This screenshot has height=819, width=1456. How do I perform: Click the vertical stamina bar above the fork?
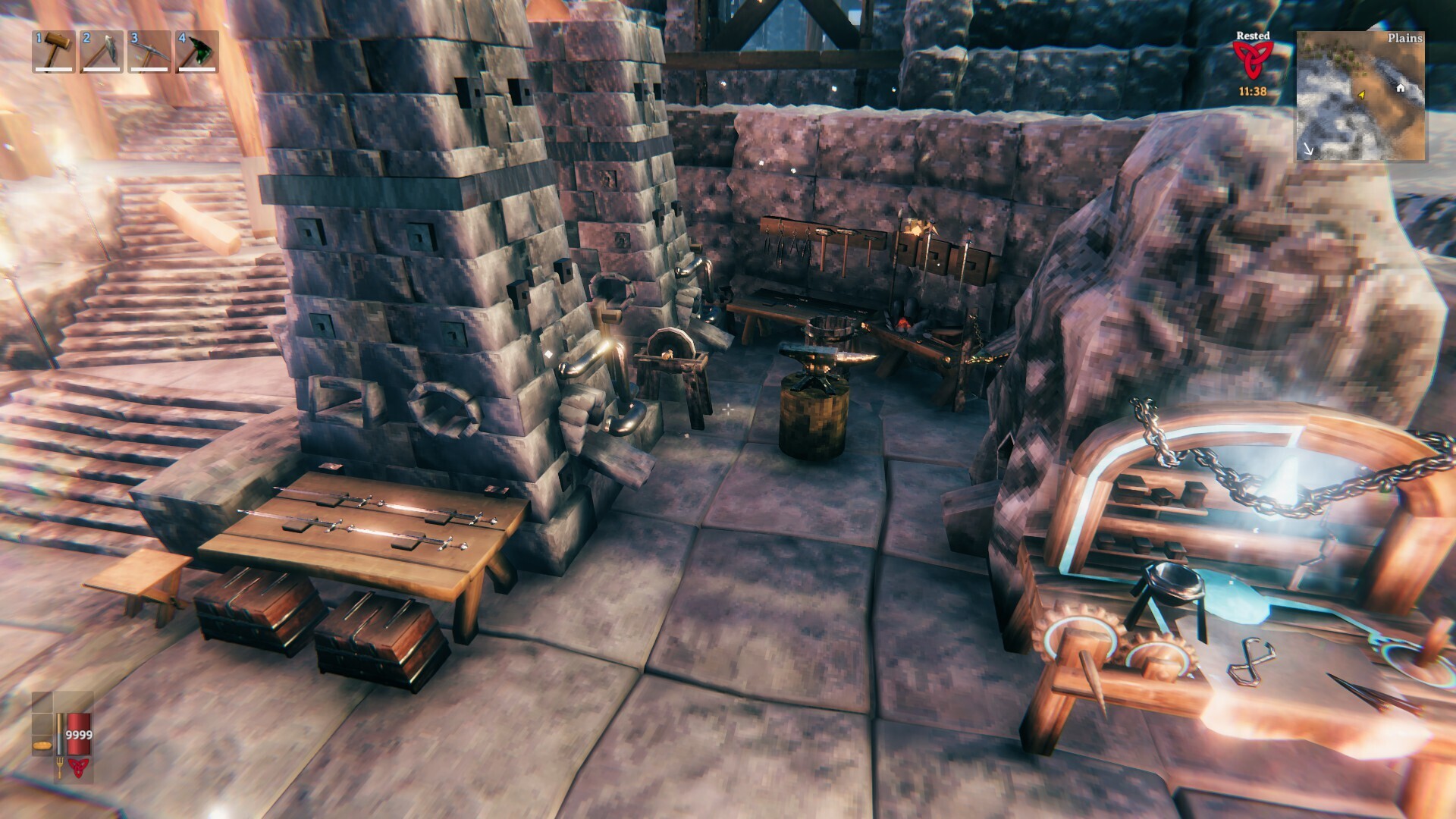(x=60, y=733)
